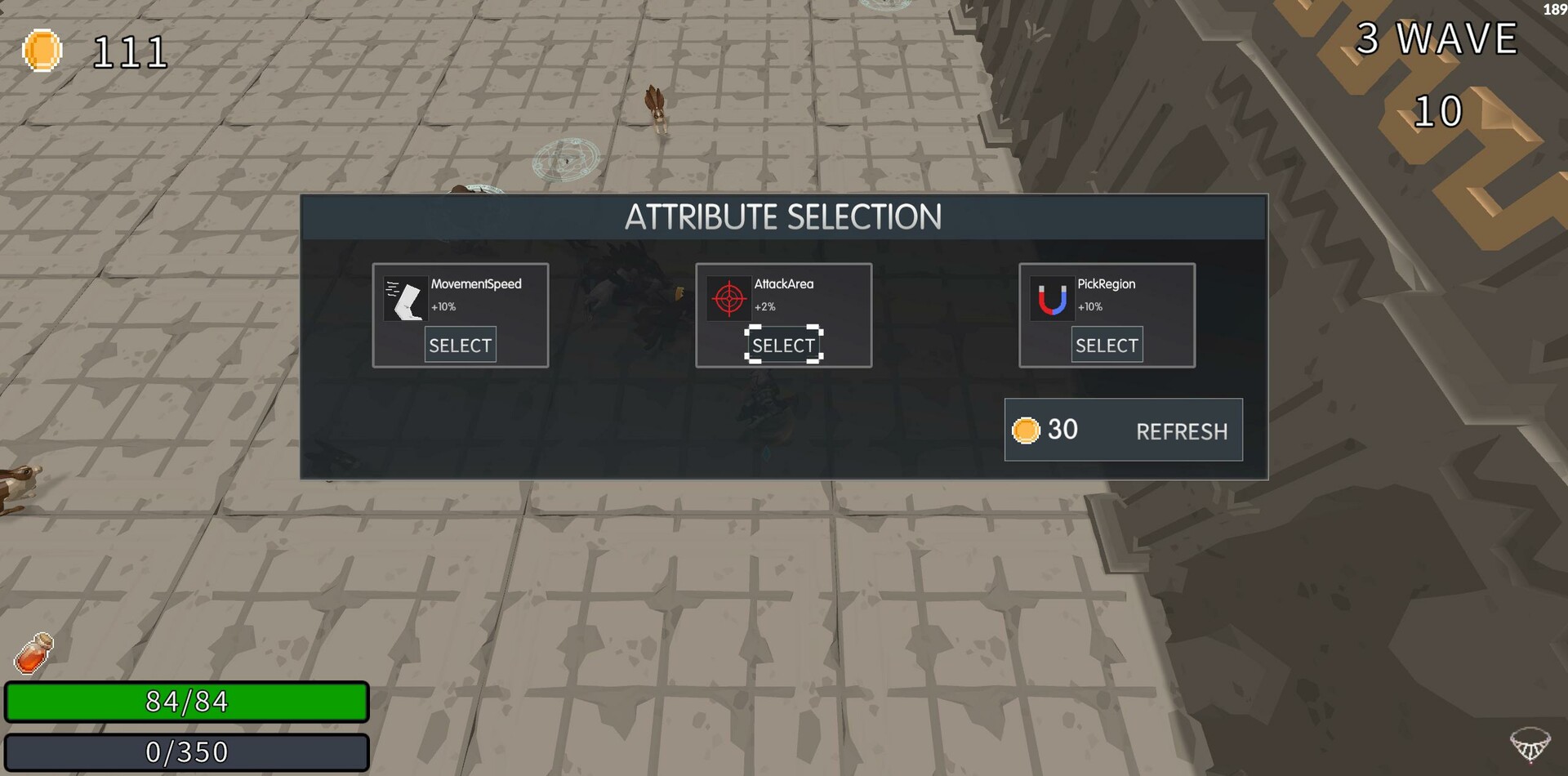
Task: Click the rabbit character on the arena floor
Action: point(657,110)
